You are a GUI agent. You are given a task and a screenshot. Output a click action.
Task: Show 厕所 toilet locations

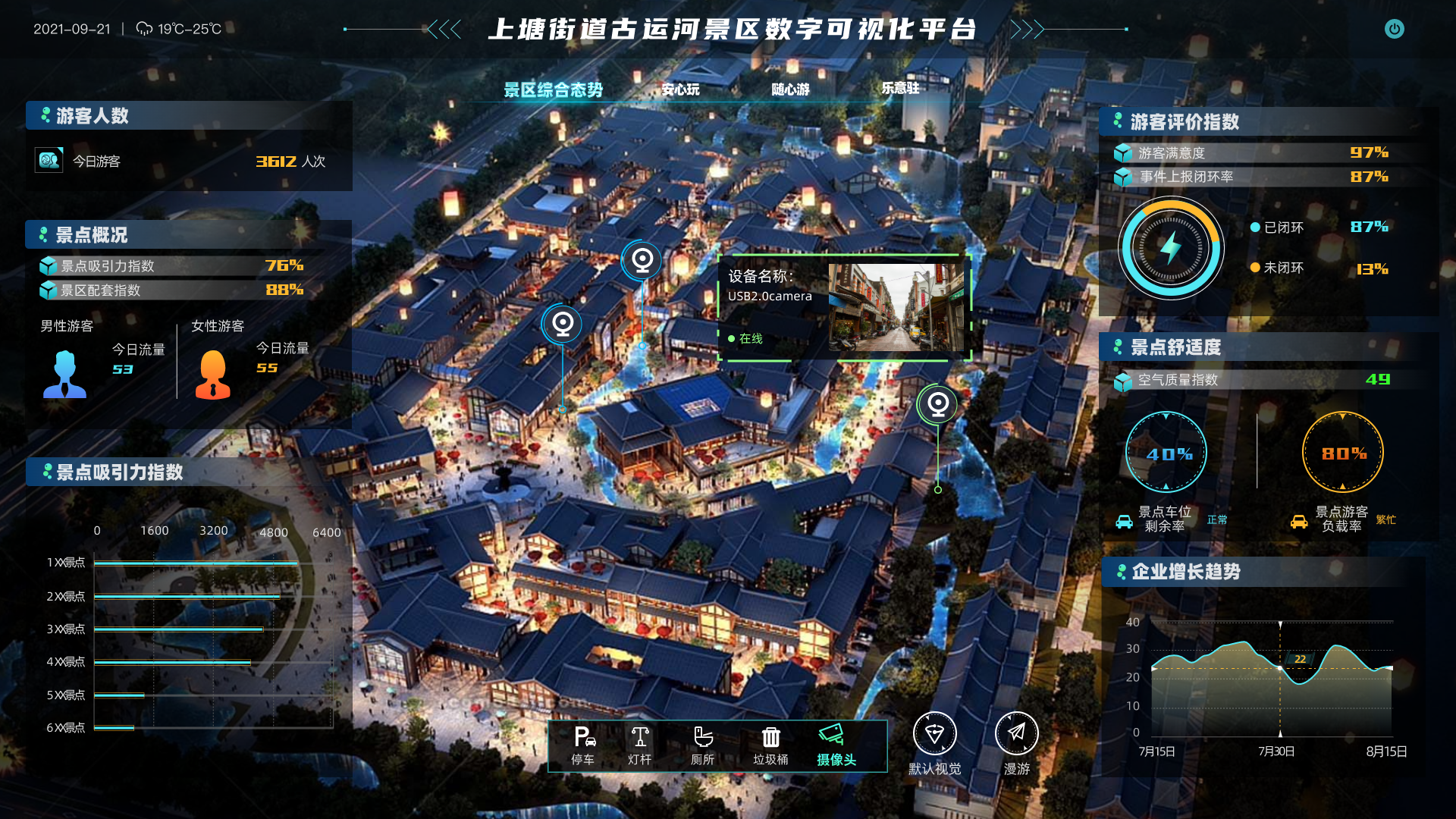702,745
